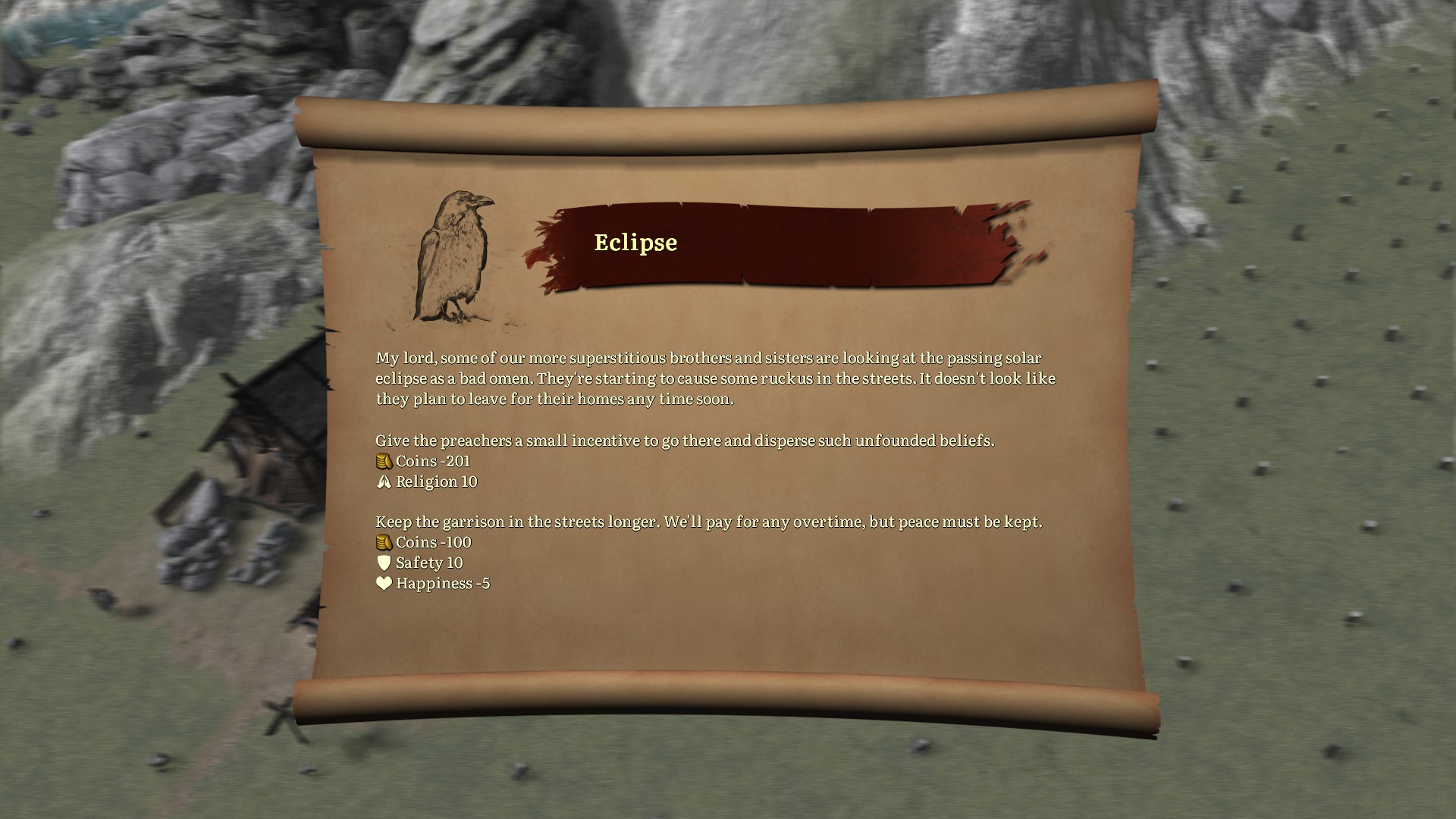Choose the preachers incentive option

(x=684, y=441)
